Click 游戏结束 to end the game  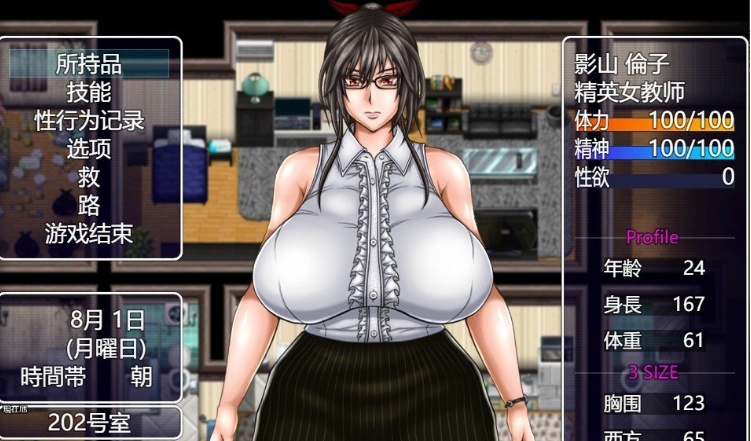coord(89,236)
